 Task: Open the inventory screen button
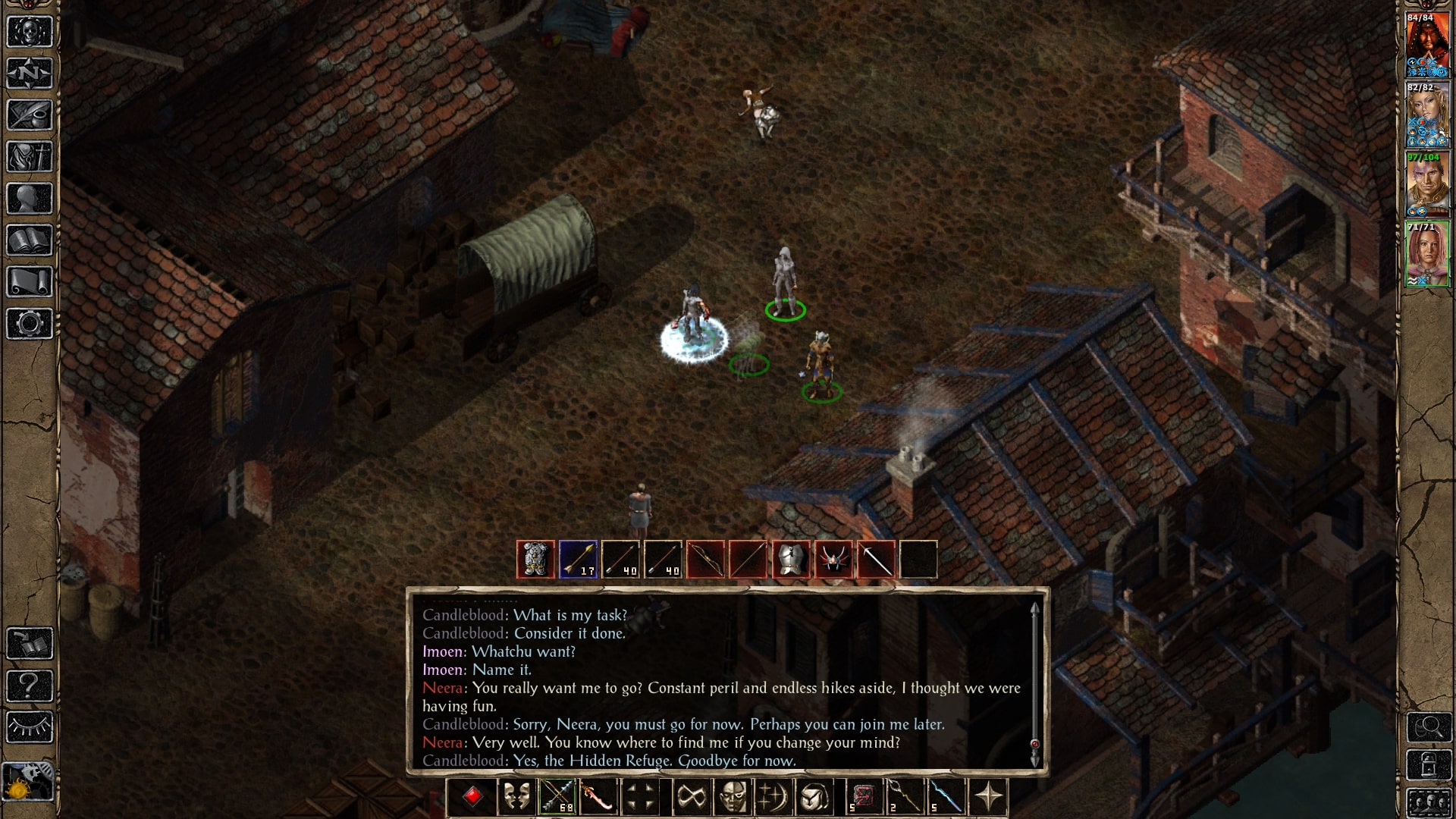(30, 157)
